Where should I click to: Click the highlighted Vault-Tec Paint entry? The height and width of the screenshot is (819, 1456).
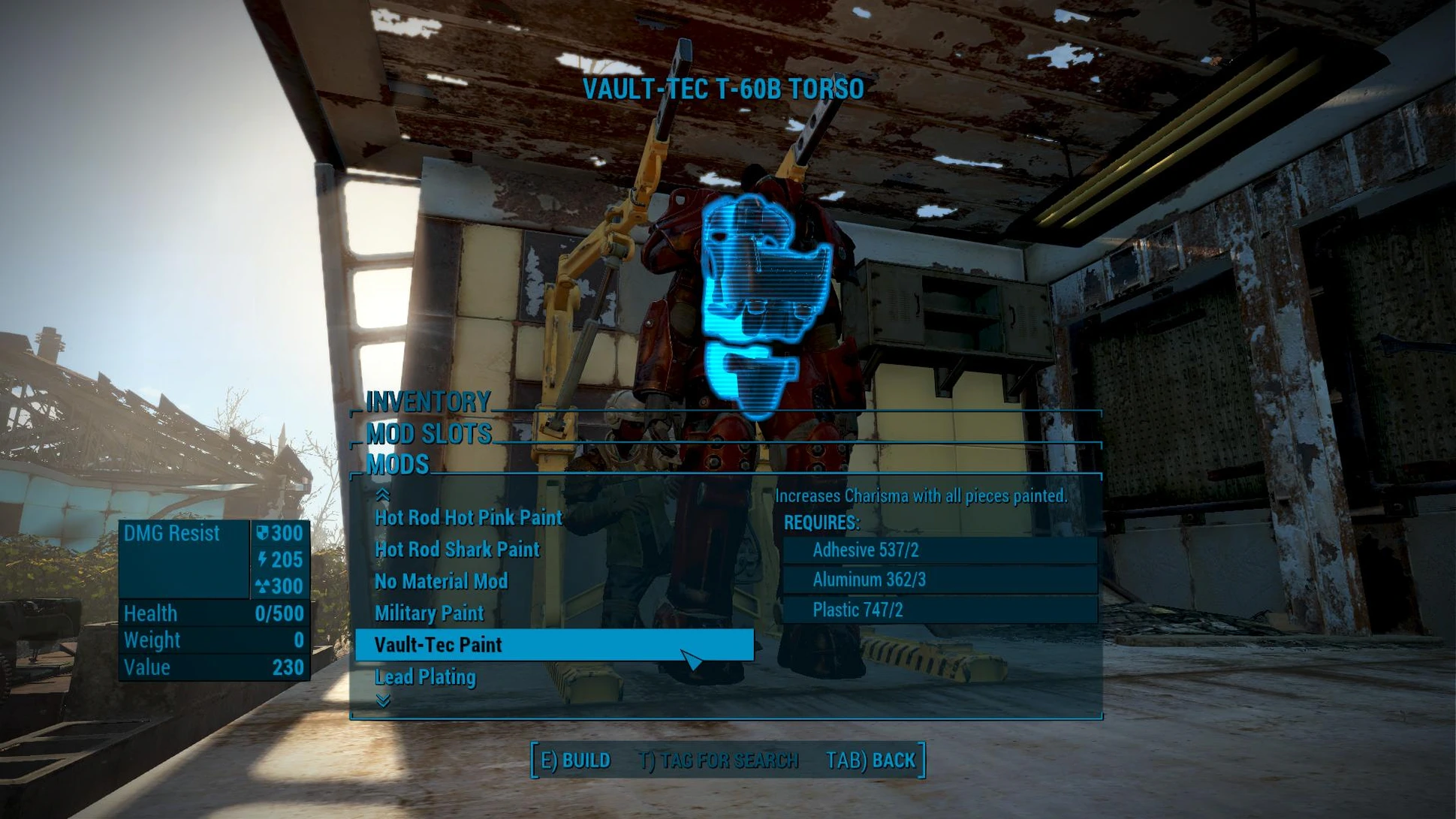point(553,645)
